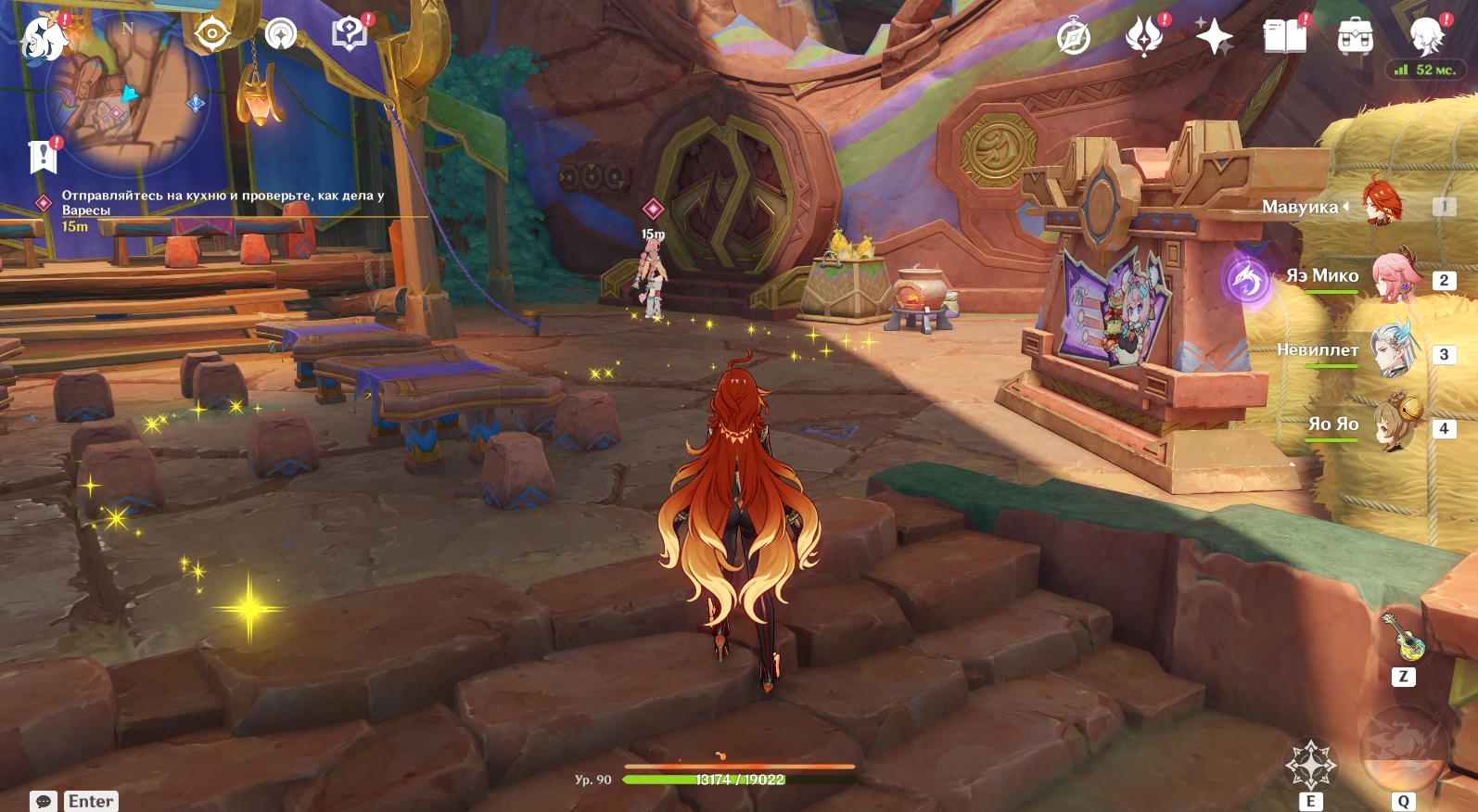The height and width of the screenshot is (812, 1478).
Task: Click the tracked quest objective about Вареса
Action: click(223, 202)
